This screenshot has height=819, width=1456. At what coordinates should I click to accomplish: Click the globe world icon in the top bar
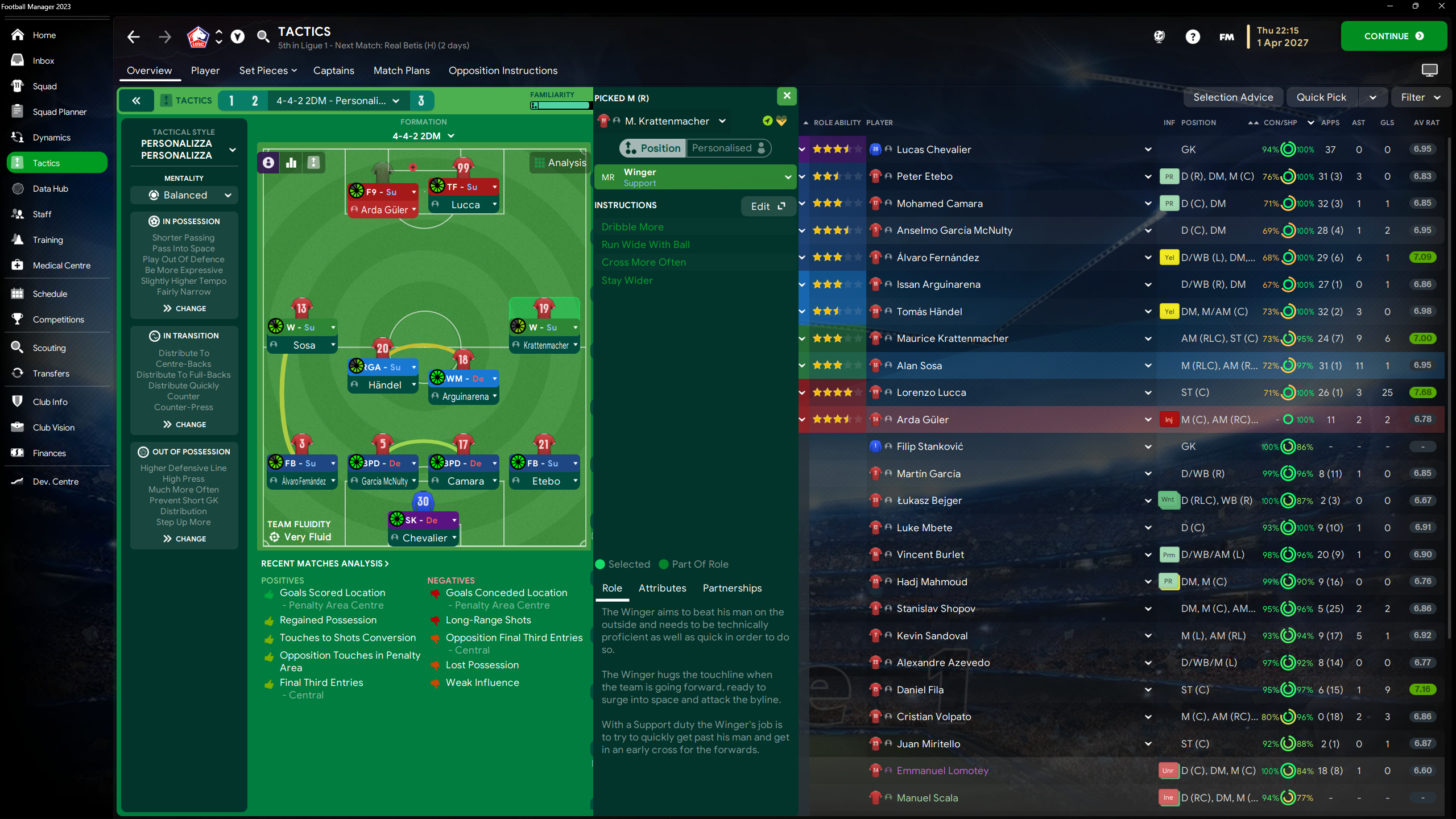tap(1159, 36)
